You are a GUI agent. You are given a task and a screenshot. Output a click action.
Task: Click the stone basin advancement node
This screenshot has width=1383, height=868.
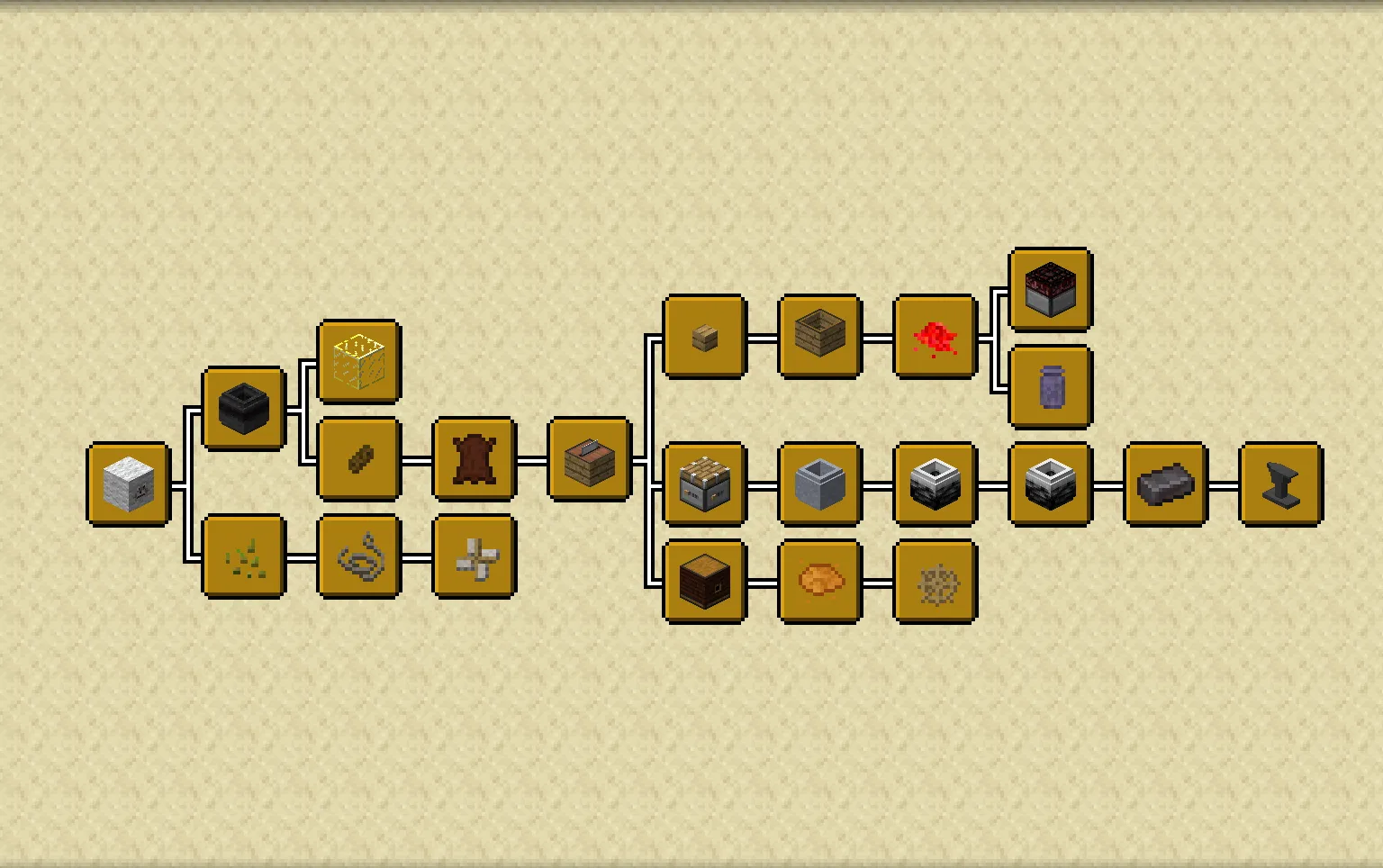click(x=820, y=486)
